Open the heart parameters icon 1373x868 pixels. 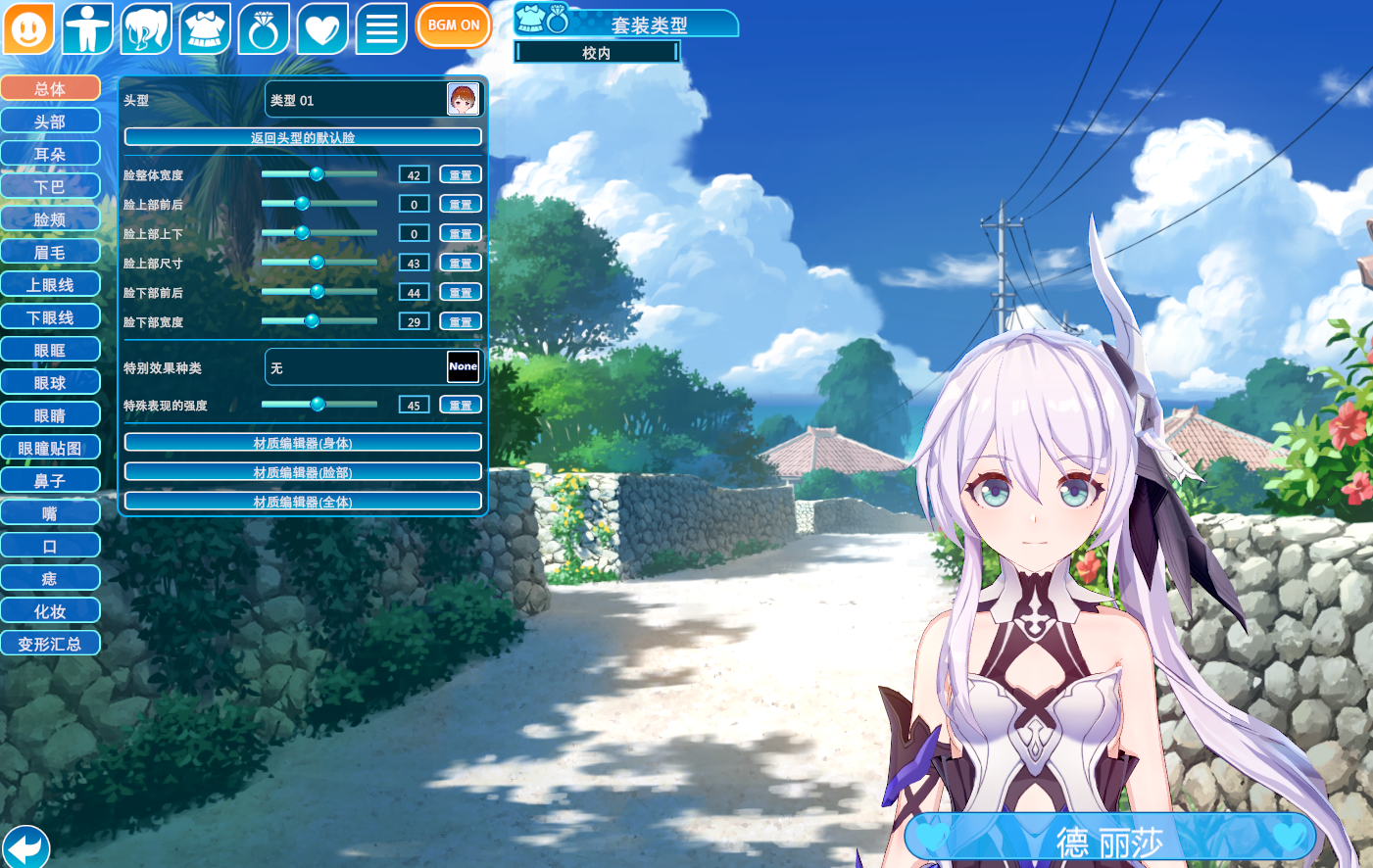(322, 28)
